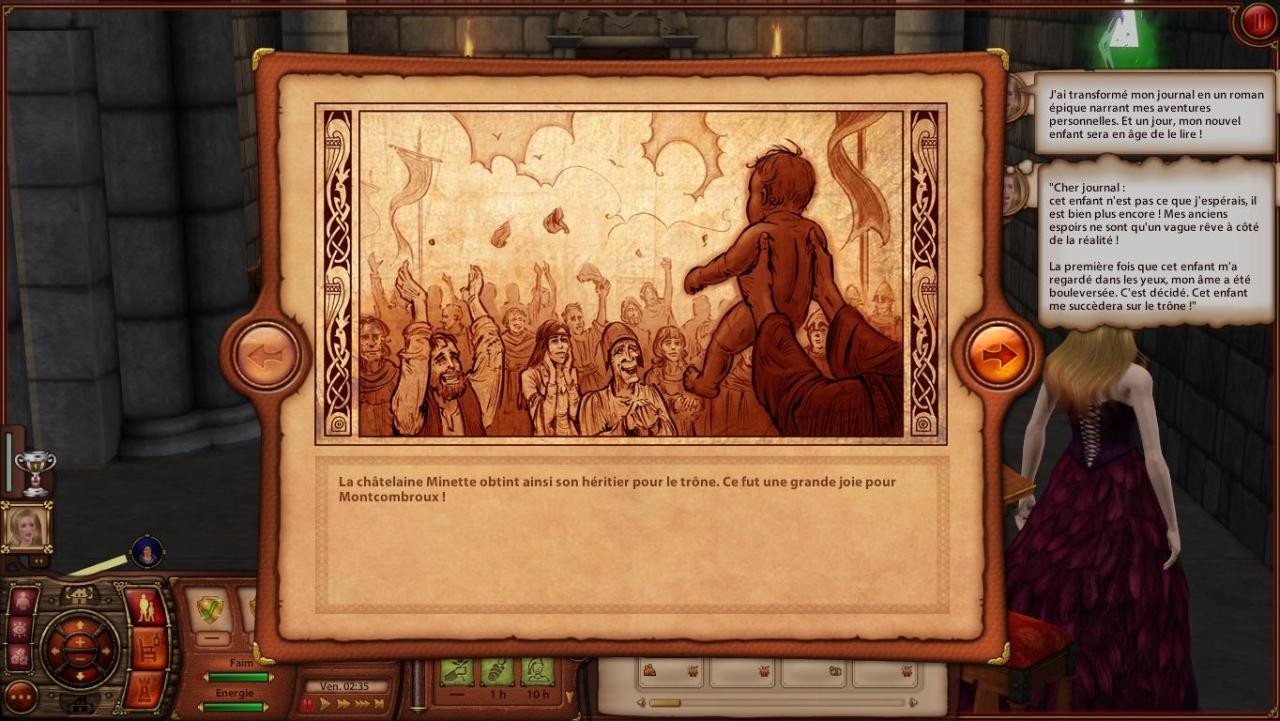Select the green-checkmark shield responsibility icon
Screen dimensions: 1280x721
[x=210, y=609]
